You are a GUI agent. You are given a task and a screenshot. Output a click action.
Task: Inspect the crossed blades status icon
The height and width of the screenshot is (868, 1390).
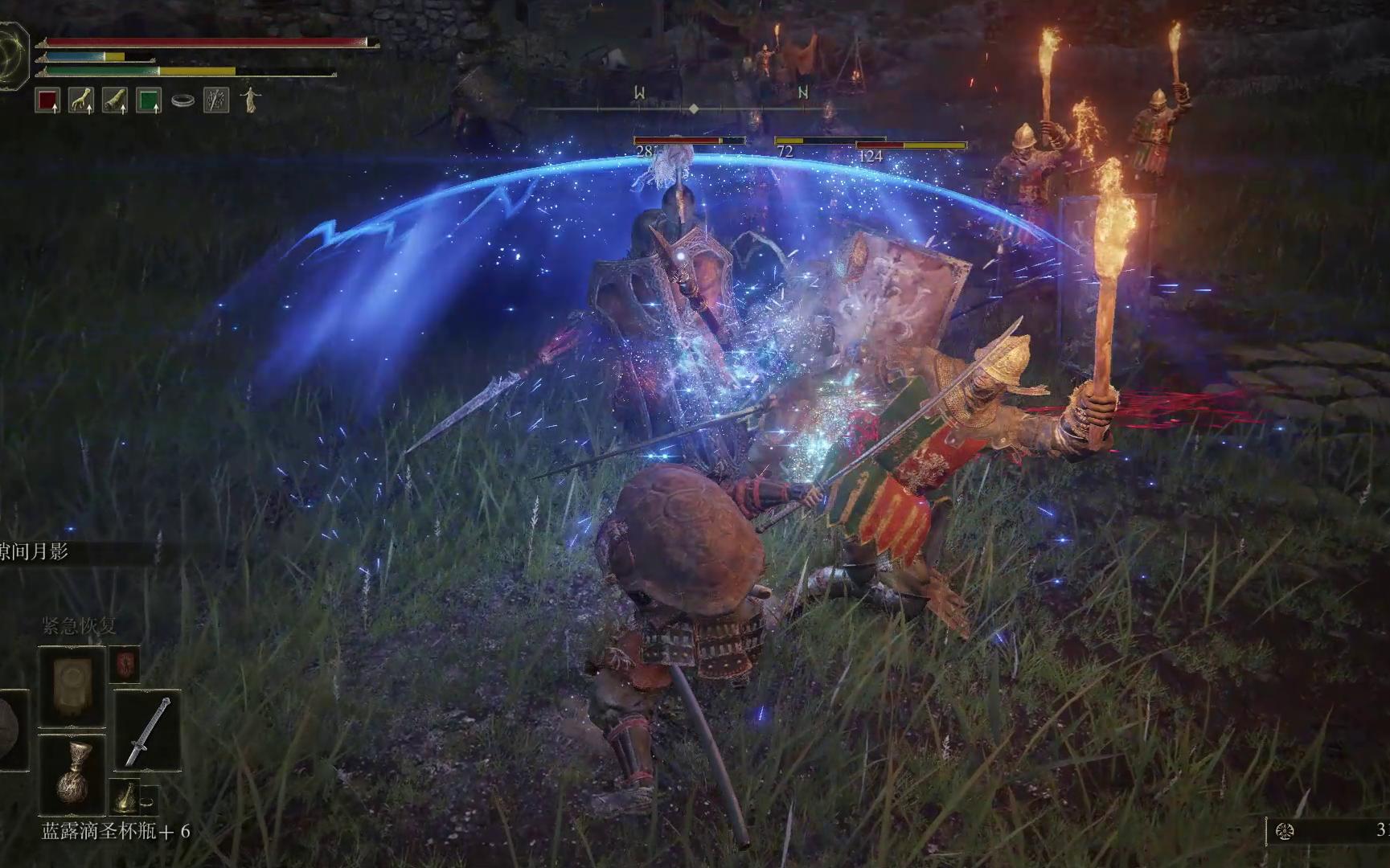(x=216, y=100)
